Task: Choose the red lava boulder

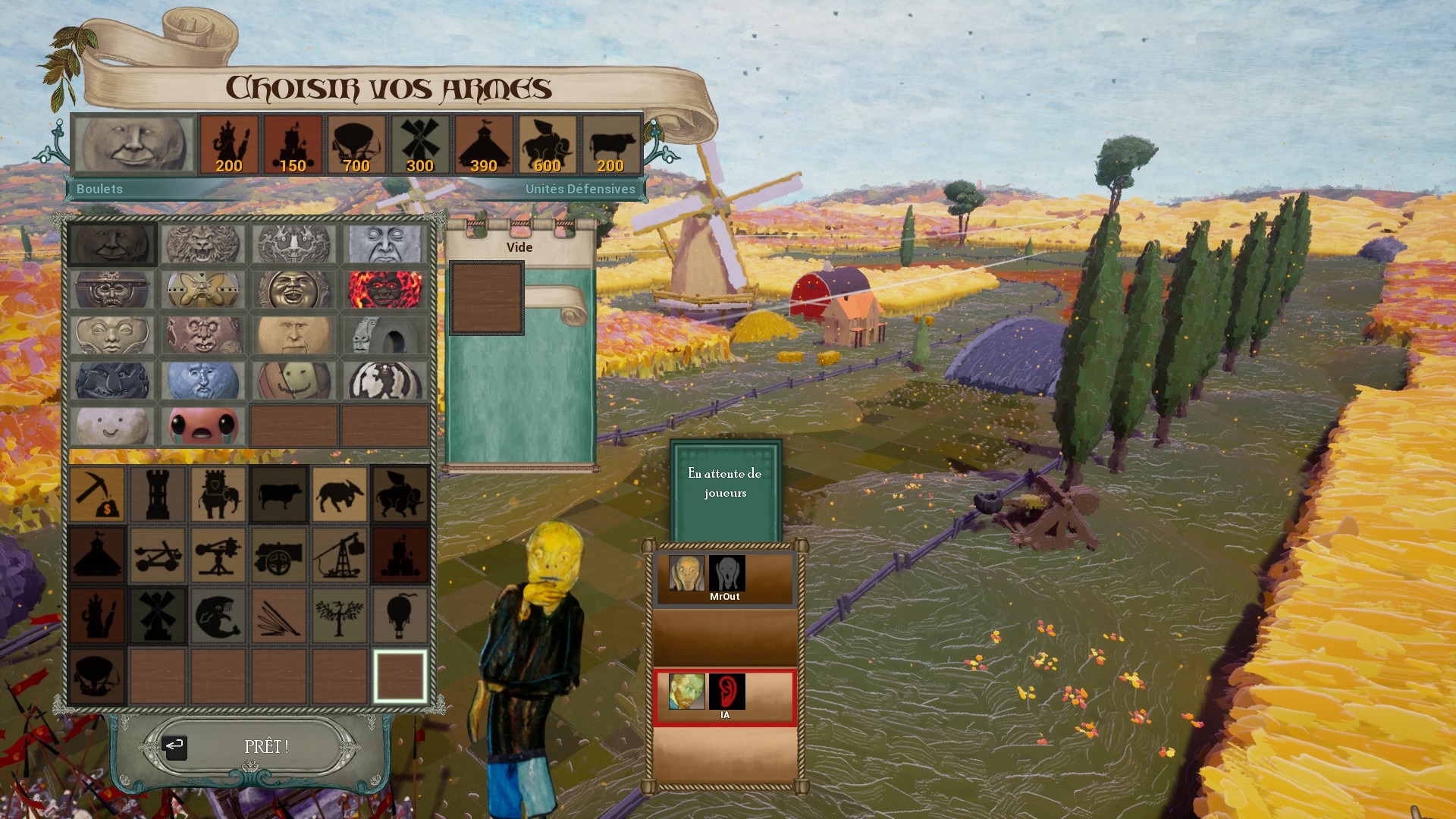Action: coord(384,290)
